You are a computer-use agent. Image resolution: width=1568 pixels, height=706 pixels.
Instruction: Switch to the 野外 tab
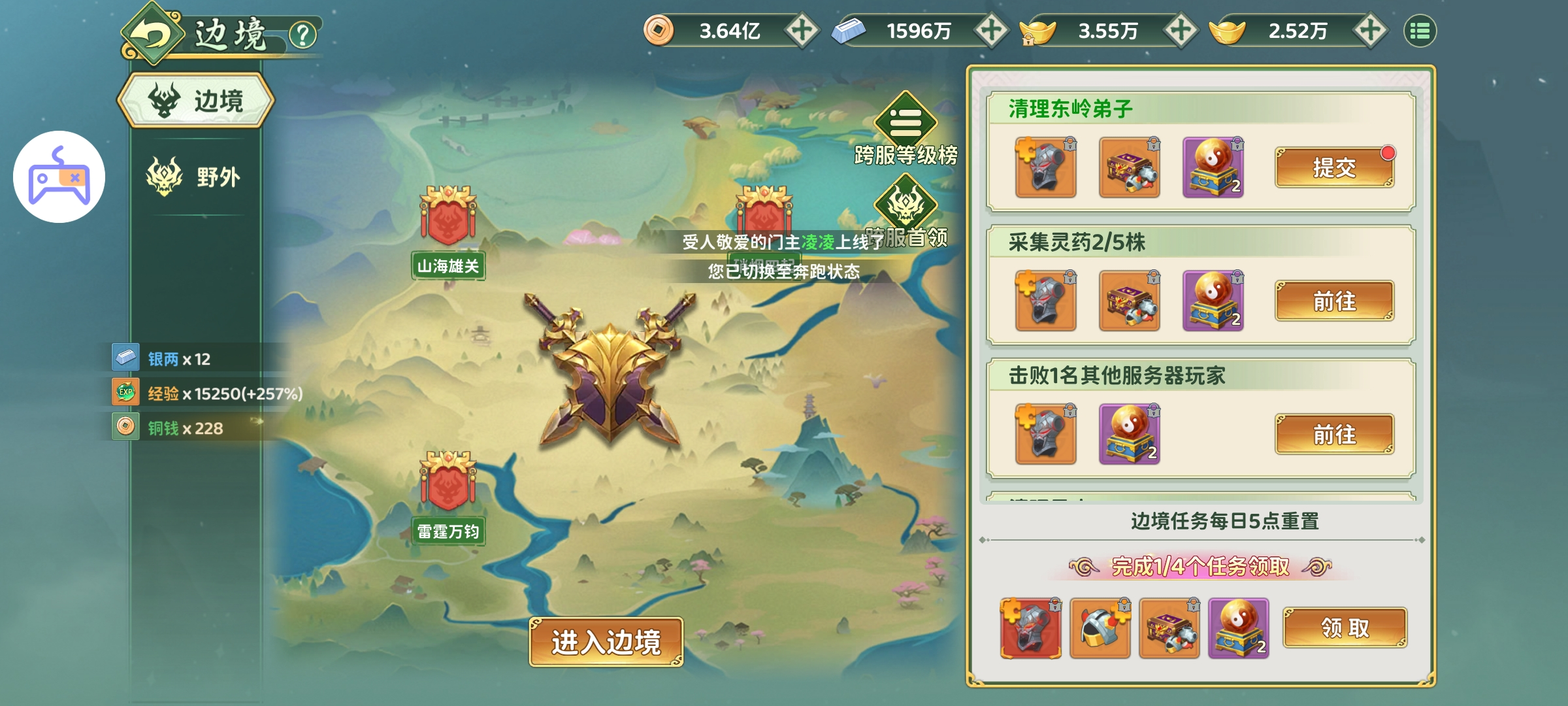195,176
